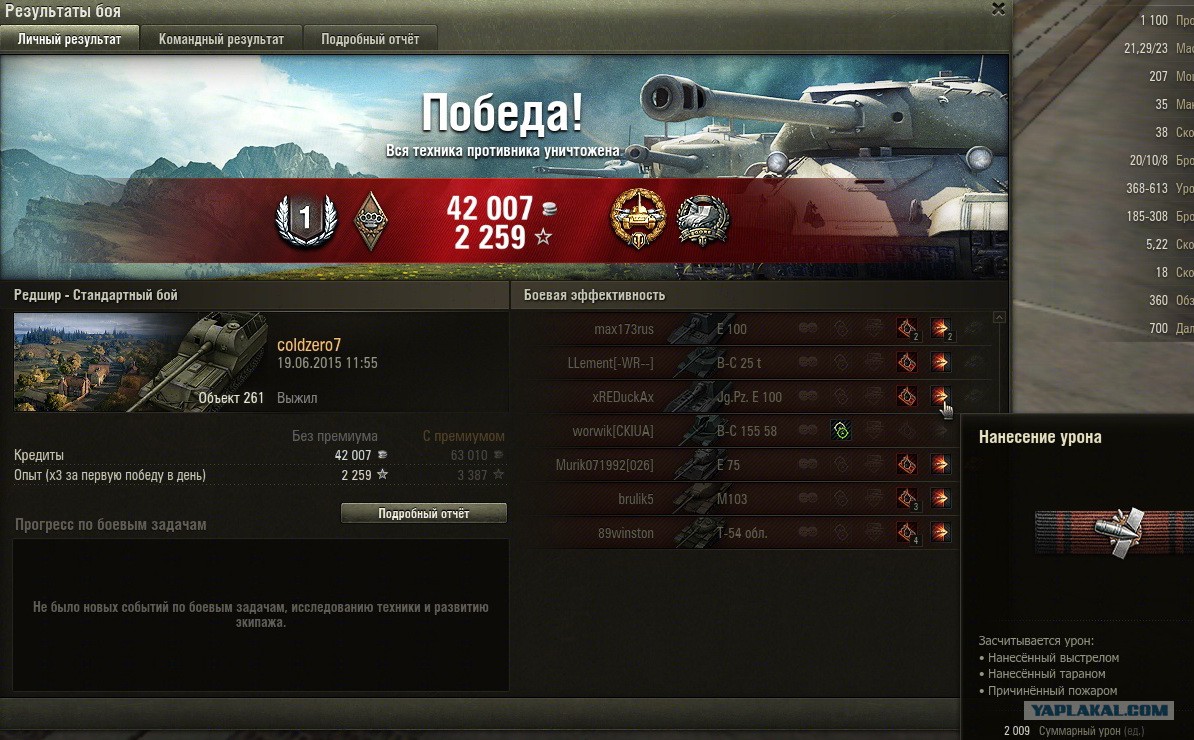
Task: Select the Личный результат tab
Action: pyautogui.click(x=70, y=39)
